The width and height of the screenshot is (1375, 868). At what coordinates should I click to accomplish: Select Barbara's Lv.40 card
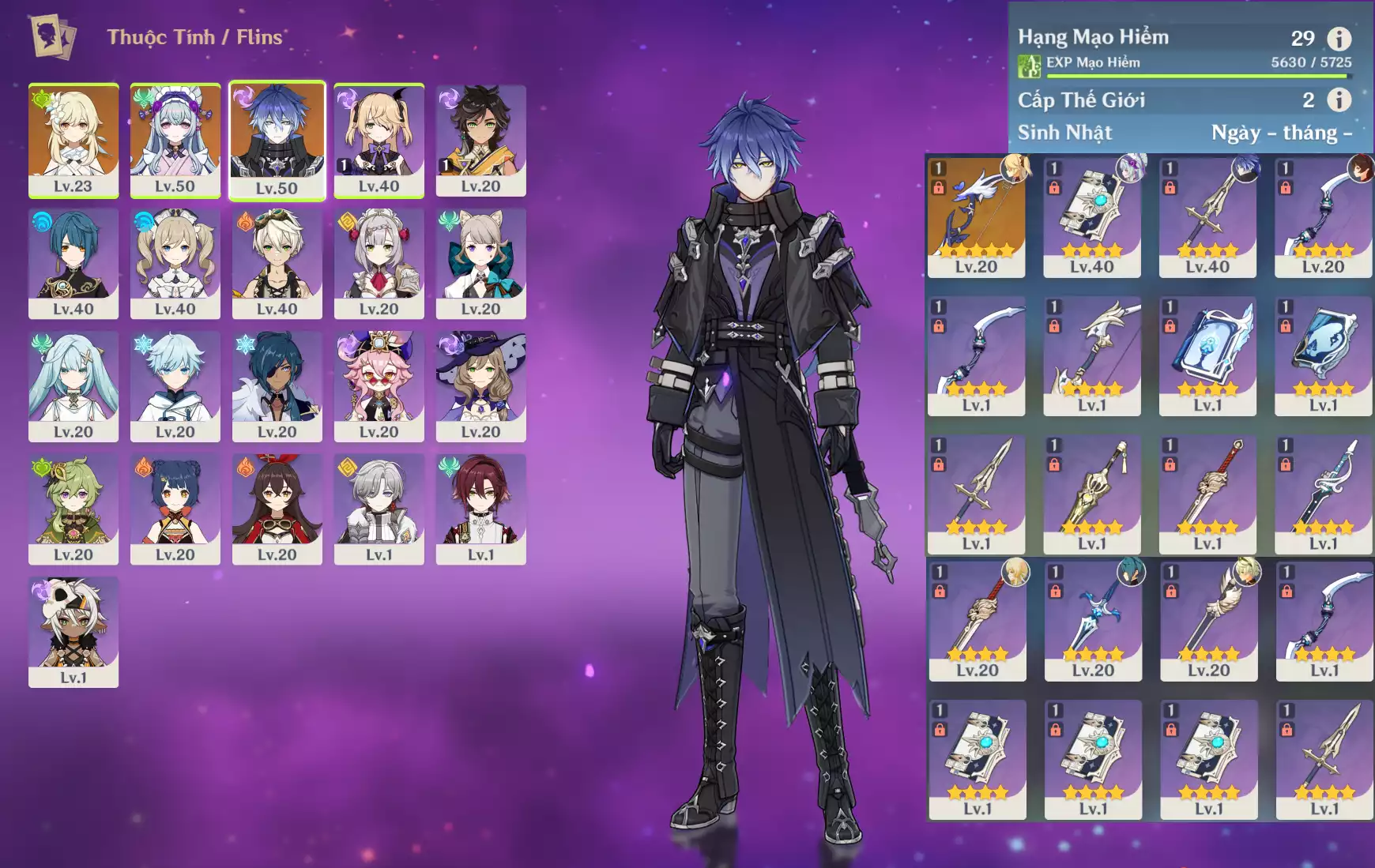point(175,263)
